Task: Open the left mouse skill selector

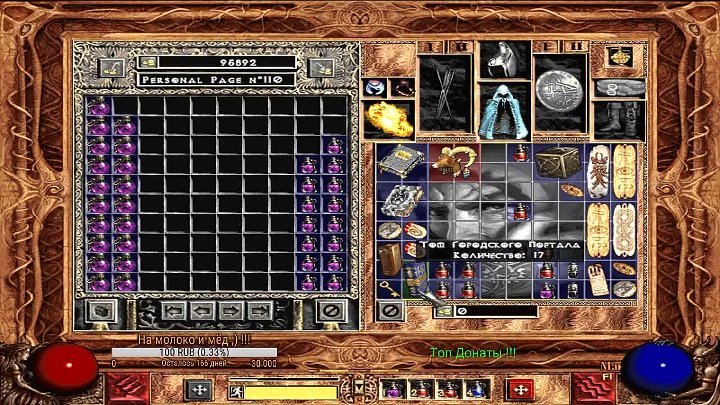Action: pyautogui.click(x=198, y=389)
